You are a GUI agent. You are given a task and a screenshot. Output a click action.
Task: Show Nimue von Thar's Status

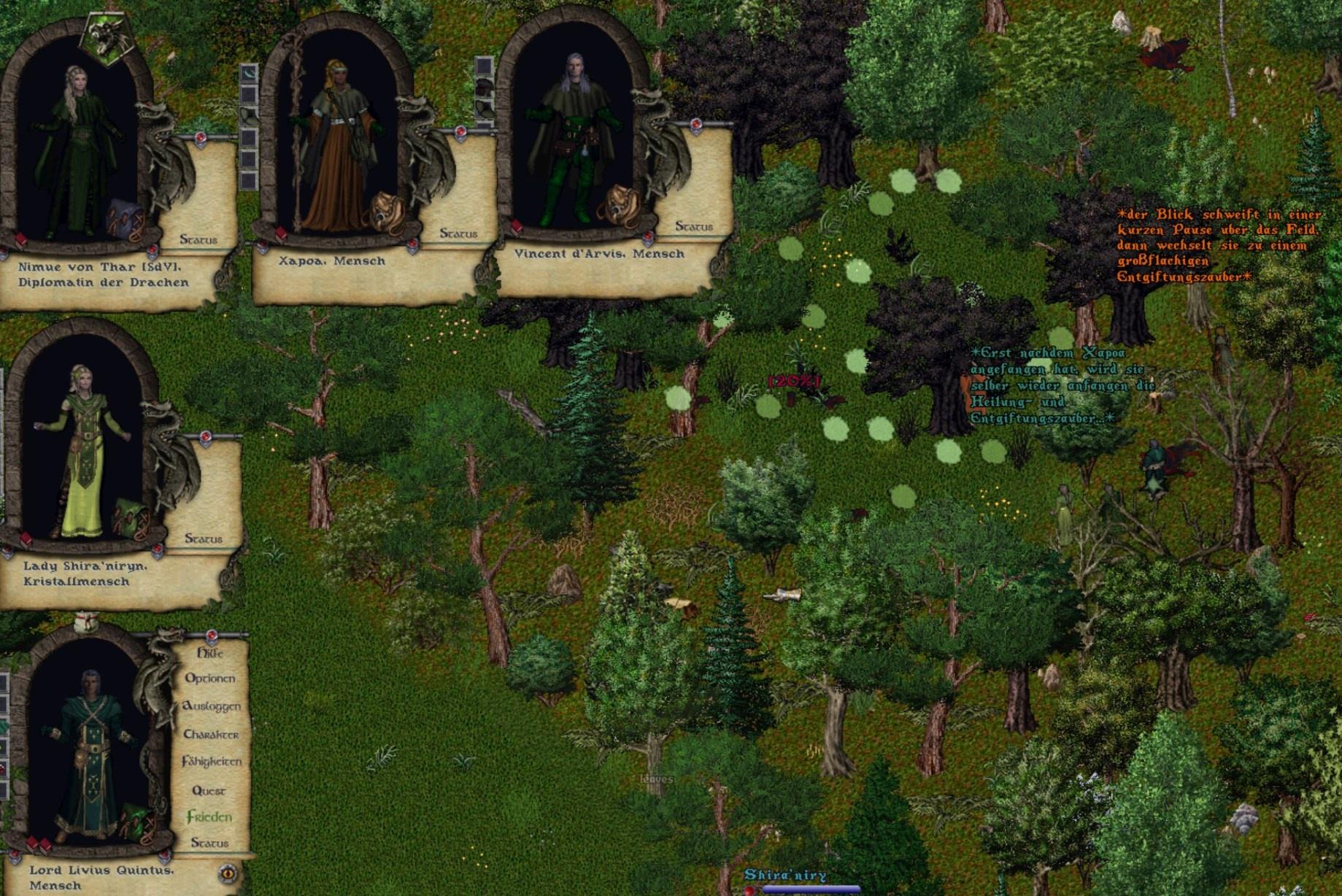pyautogui.click(x=198, y=239)
